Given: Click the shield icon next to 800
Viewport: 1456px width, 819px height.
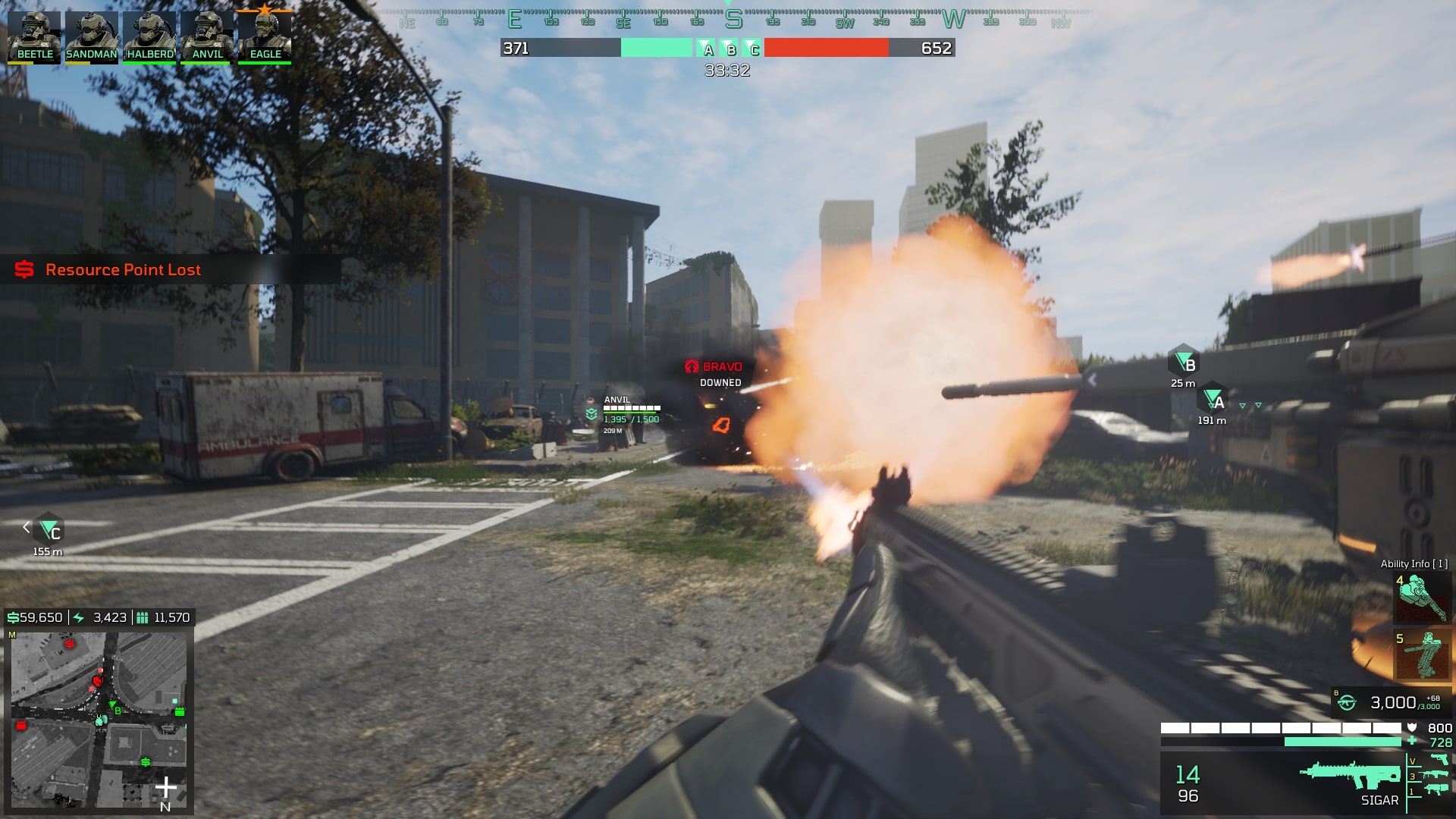Looking at the screenshot, I should pos(1412,727).
